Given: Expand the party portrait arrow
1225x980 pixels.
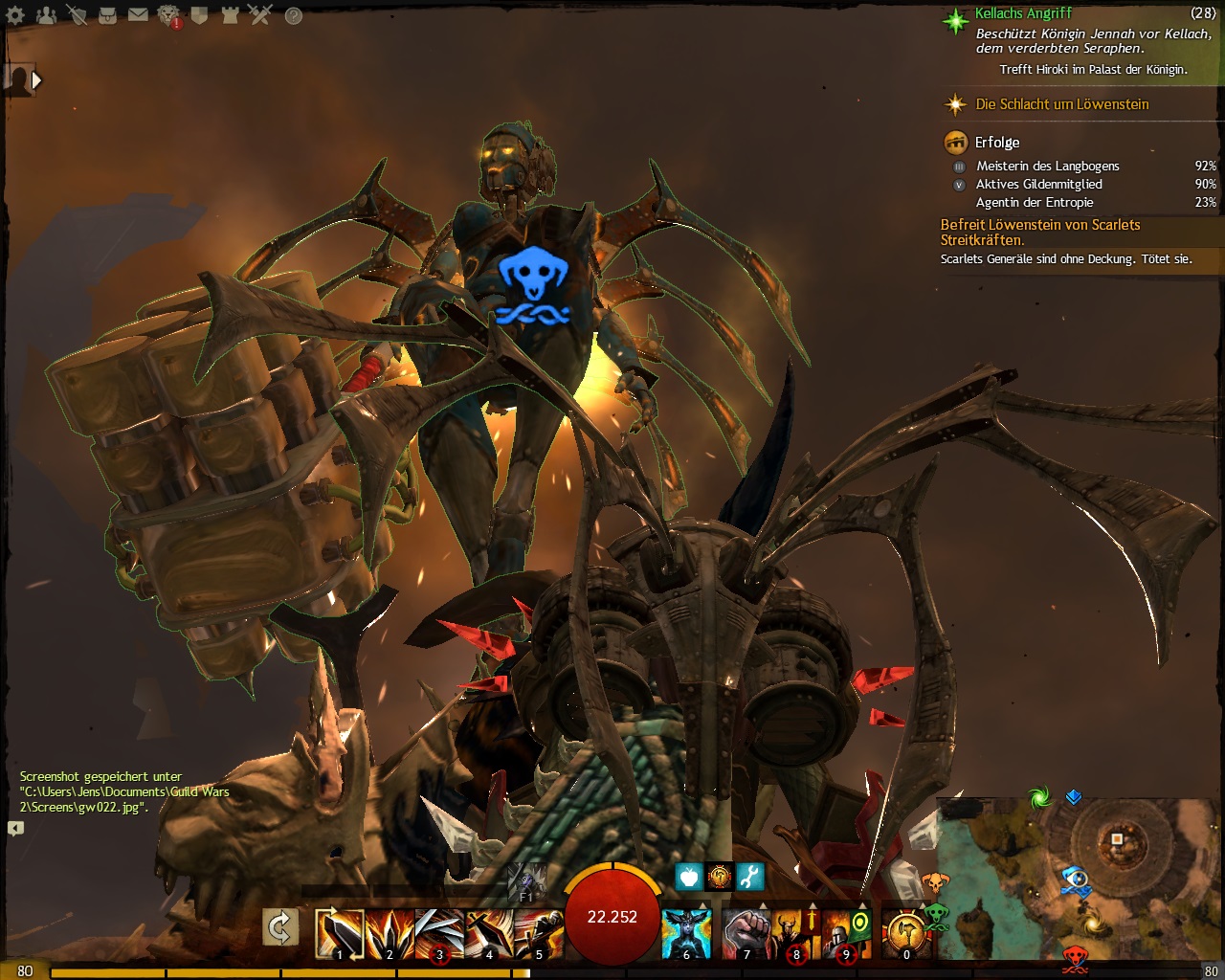Looking at the screenshot, I should pos(36,80).
